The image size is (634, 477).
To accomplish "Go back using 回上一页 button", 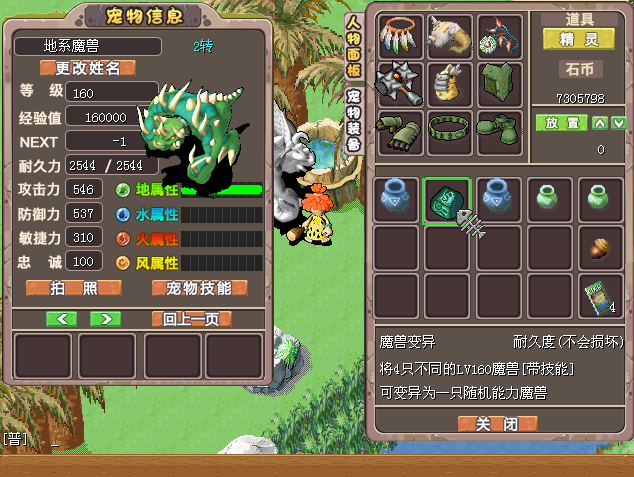I will (x=191, y=319).
